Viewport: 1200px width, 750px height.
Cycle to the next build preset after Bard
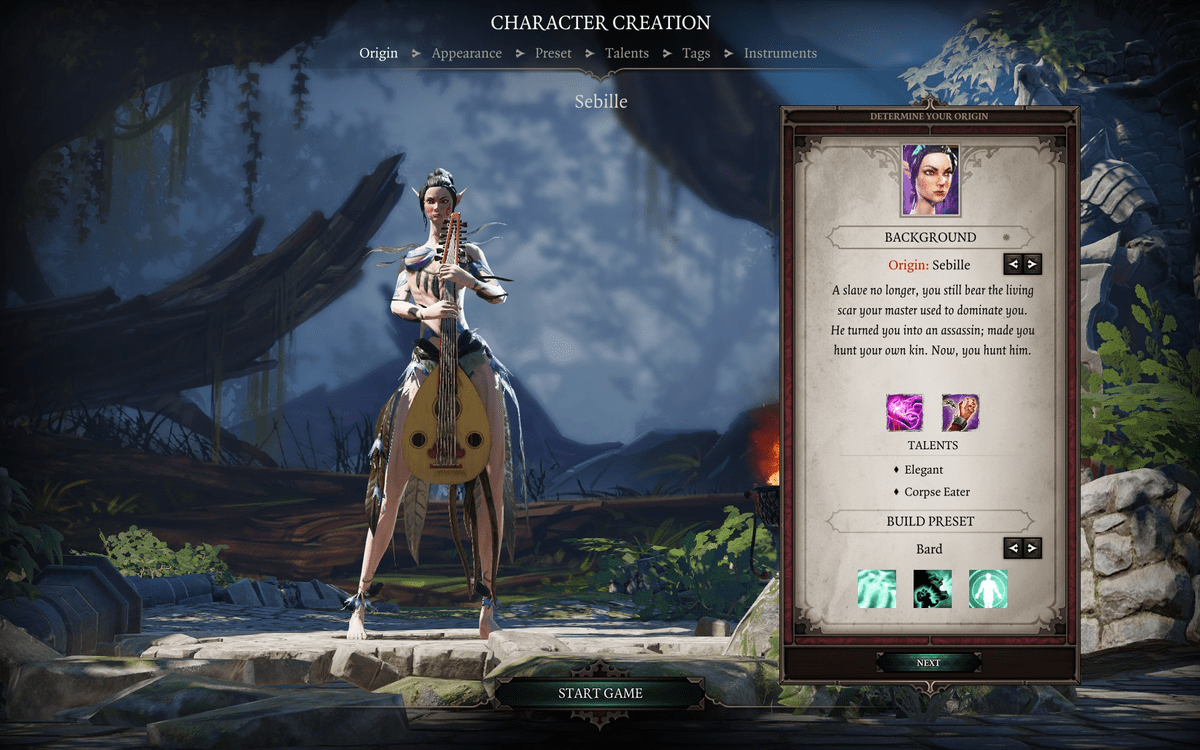[x=1032, y=548]
